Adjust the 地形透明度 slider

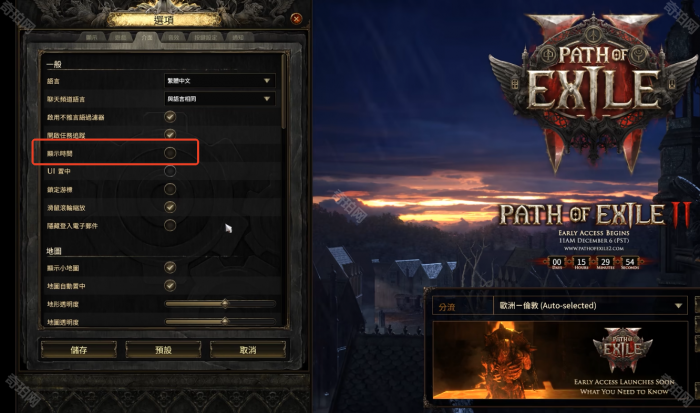pos(225,303)
